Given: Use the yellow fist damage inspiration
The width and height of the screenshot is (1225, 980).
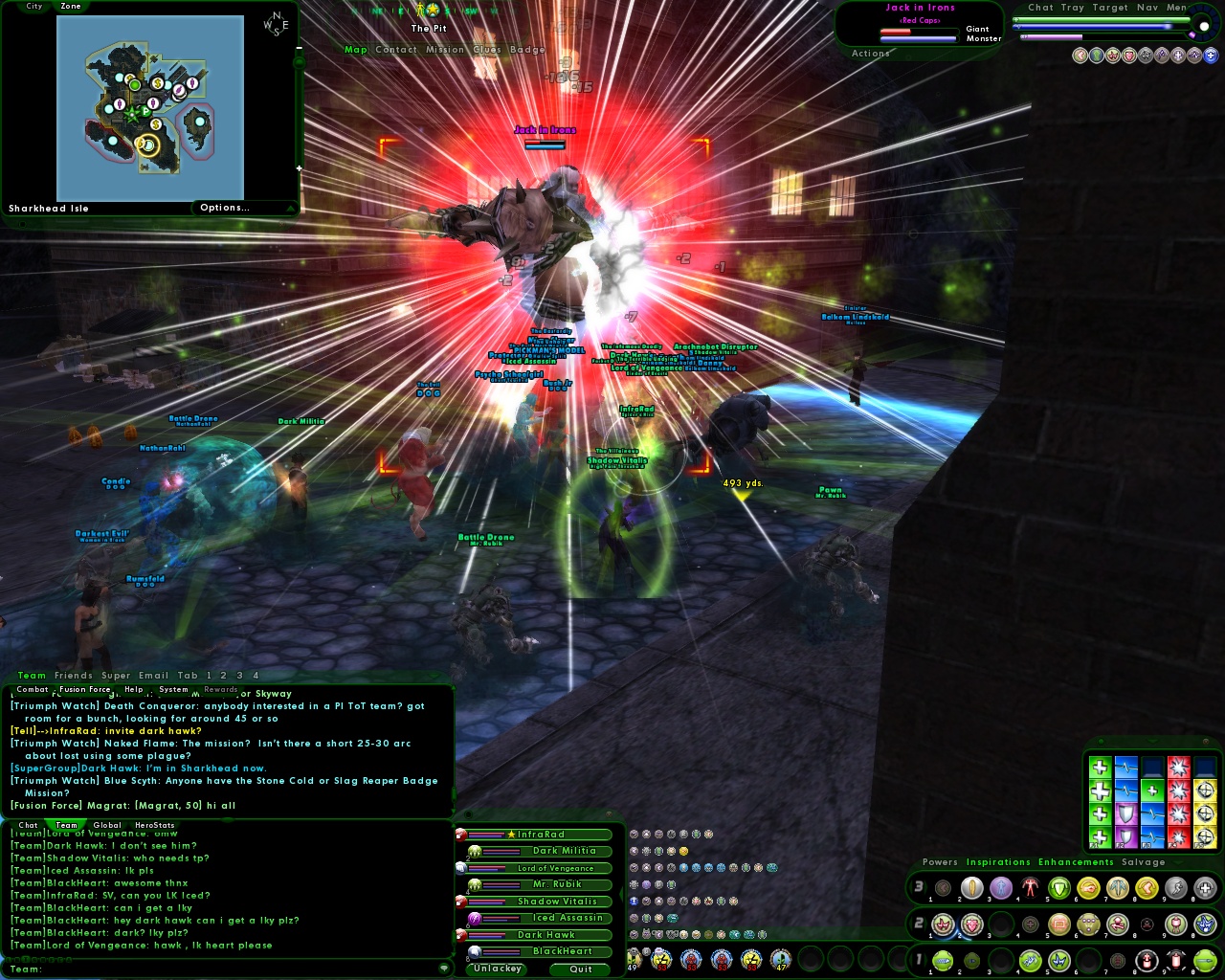Looking at the screenshot, I should tap(1088, 887).
